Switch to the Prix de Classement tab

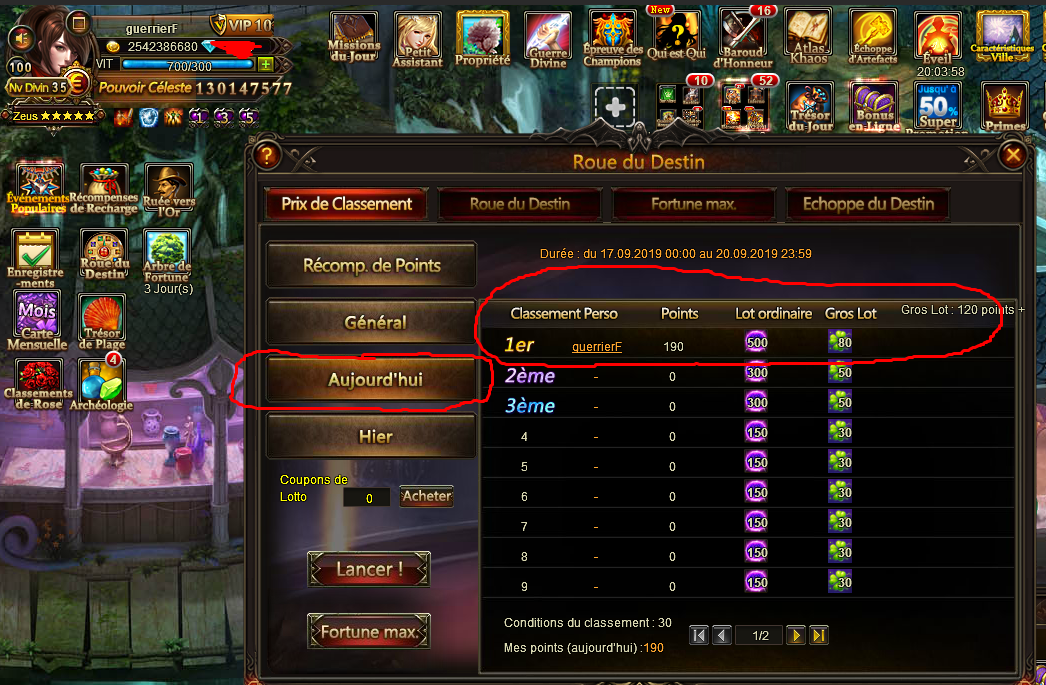click(x=346, y=204)
